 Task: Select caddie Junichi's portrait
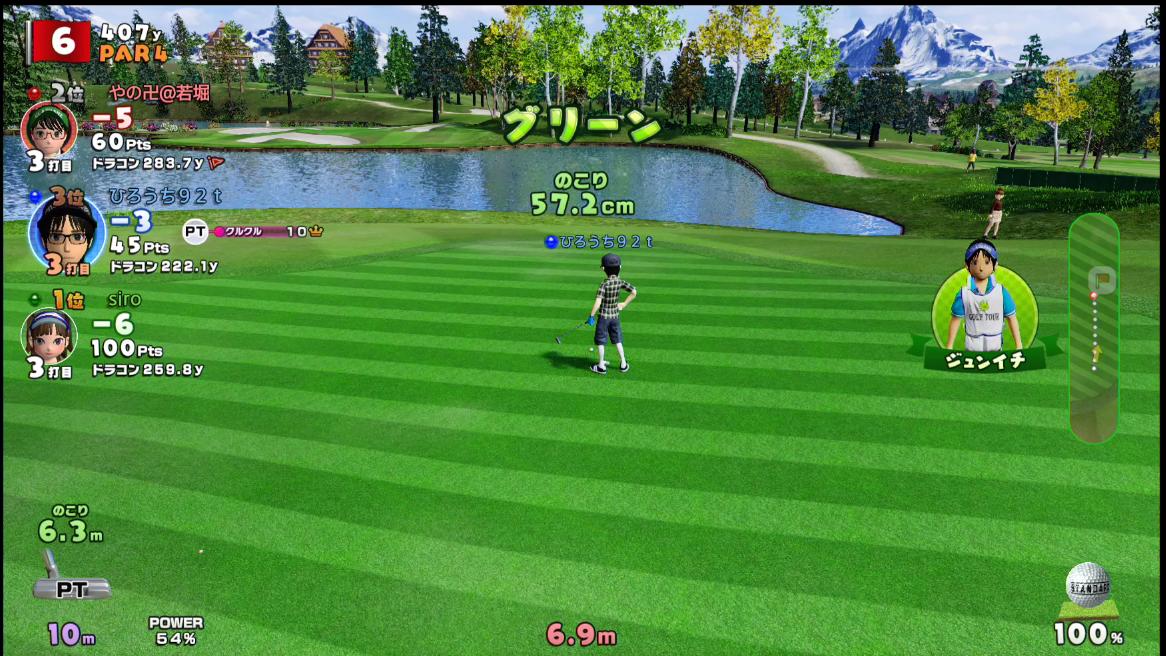click(984, 301)
